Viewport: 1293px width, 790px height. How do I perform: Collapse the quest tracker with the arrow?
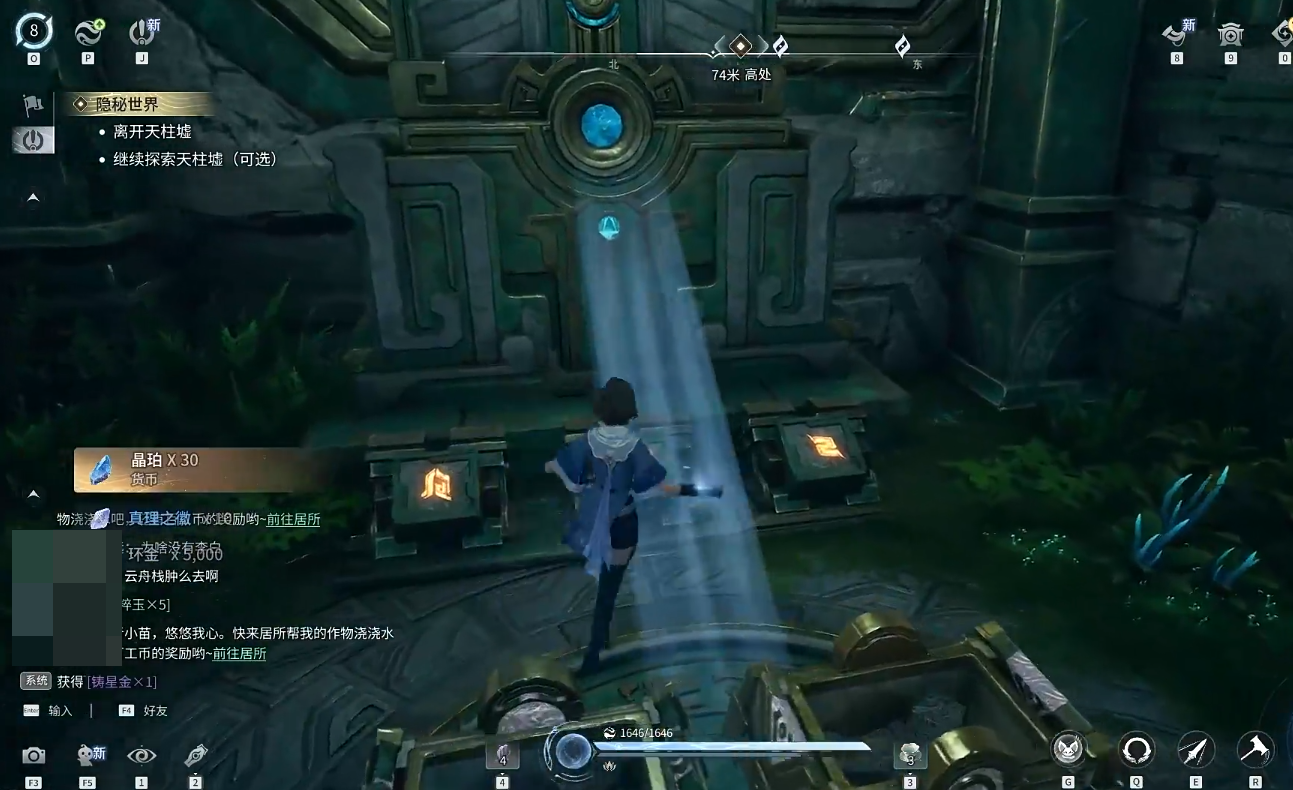[x=33, y=198]
